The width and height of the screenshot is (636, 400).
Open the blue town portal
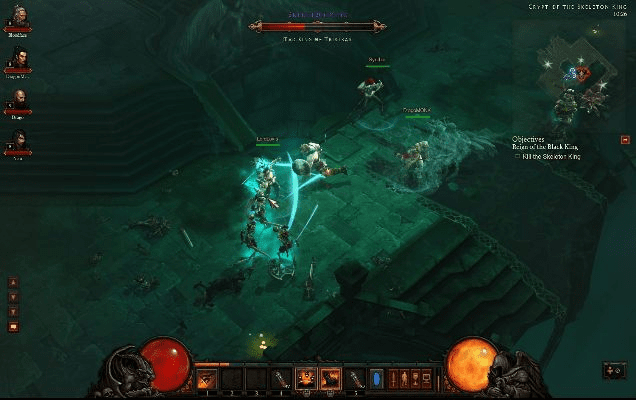(377, 379)
